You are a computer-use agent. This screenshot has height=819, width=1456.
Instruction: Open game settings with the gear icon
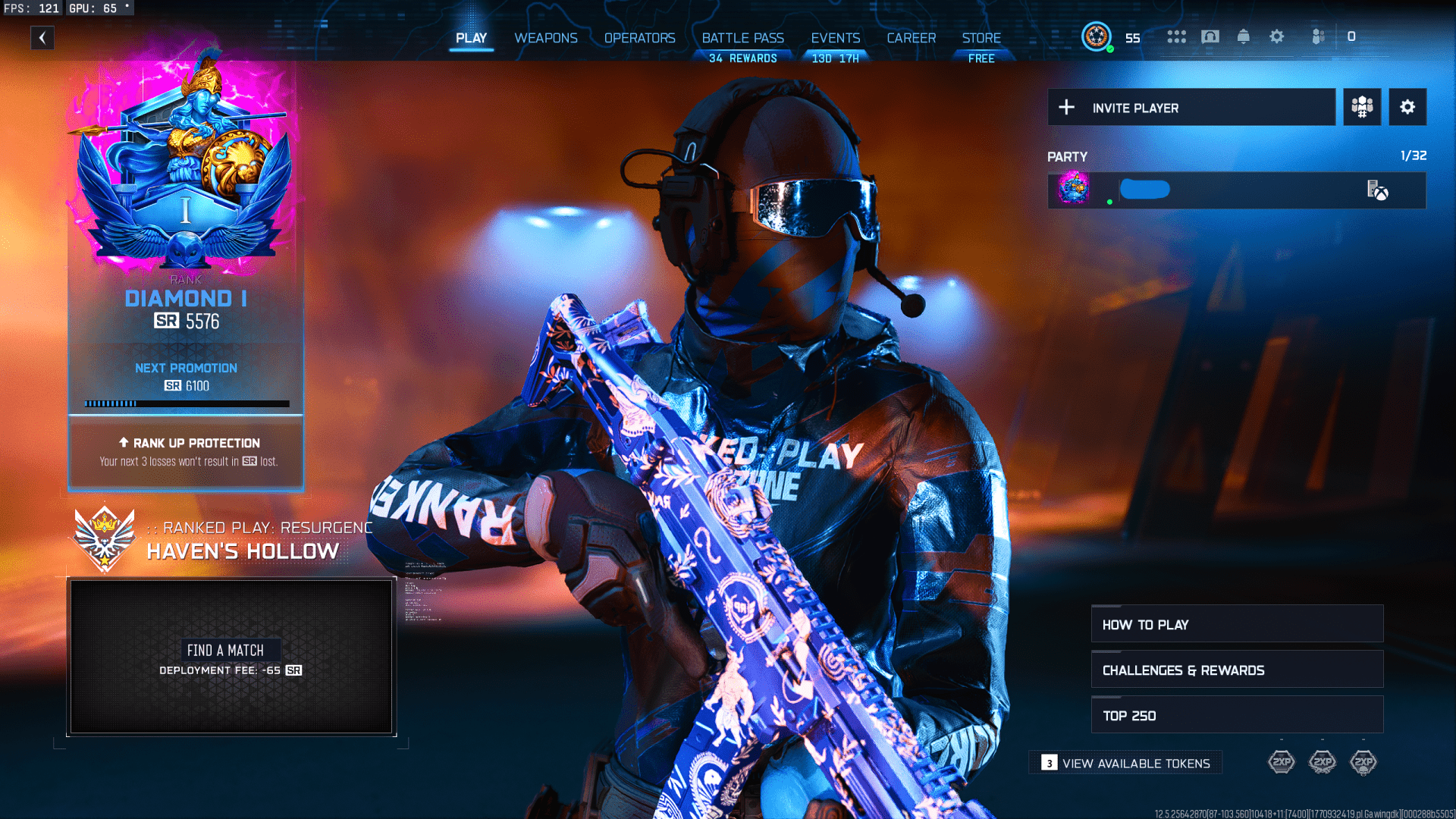[x=1277, y=36]
